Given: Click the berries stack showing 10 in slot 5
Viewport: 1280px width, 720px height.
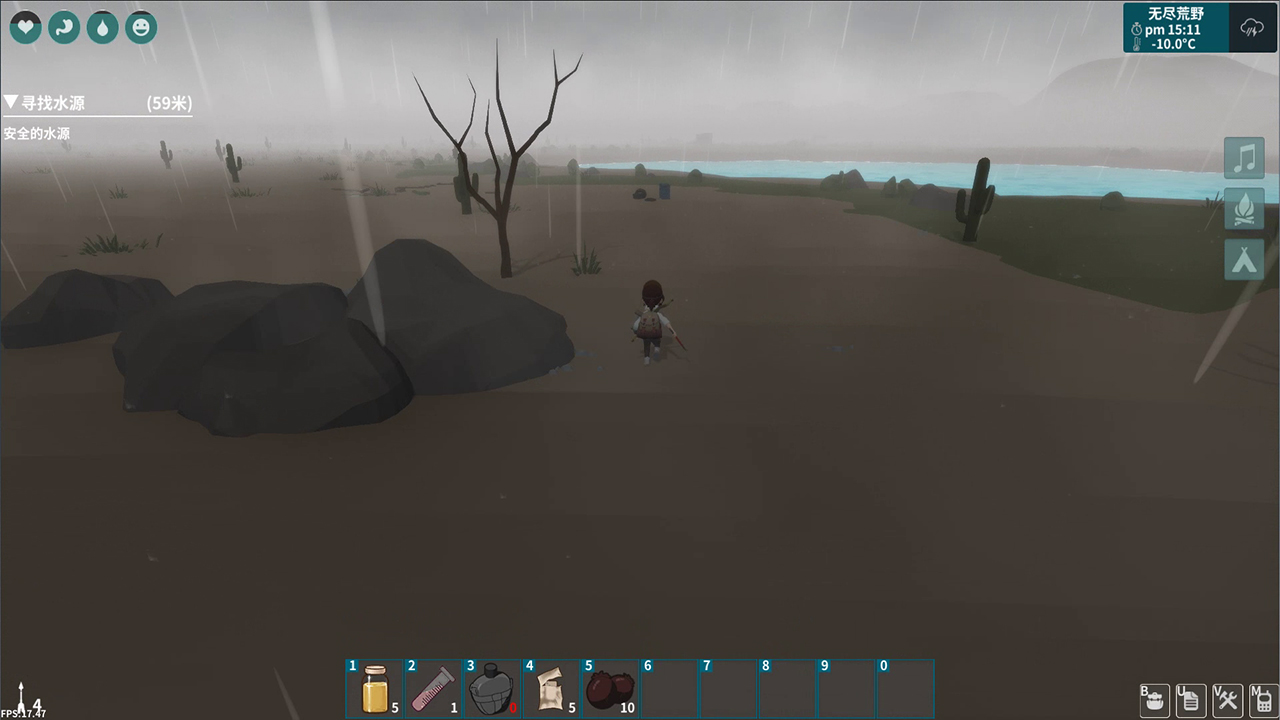Looking at the screenshot, I should [611, 688].
